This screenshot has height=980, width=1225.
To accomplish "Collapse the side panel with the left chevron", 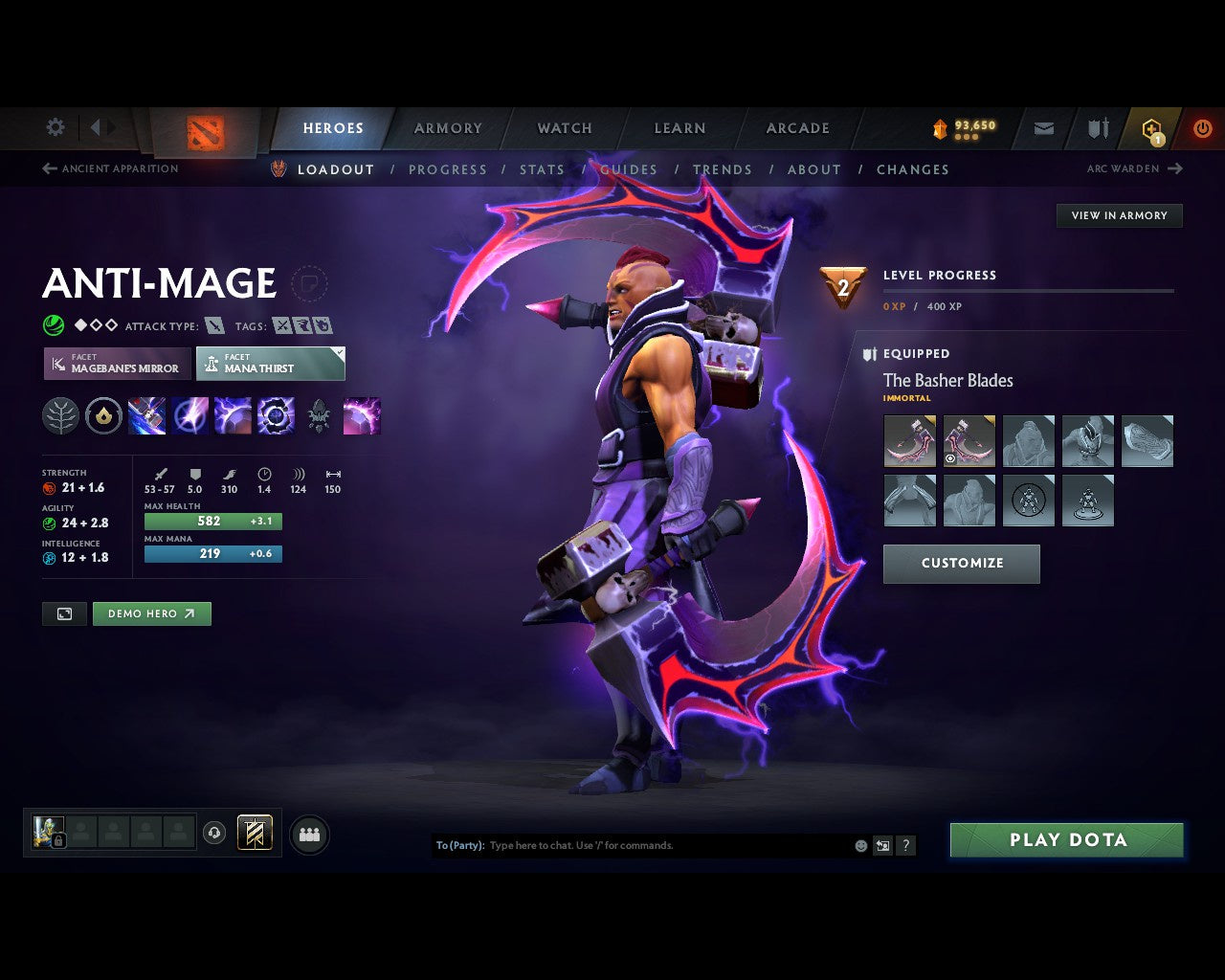I will (x=94, y=127).
